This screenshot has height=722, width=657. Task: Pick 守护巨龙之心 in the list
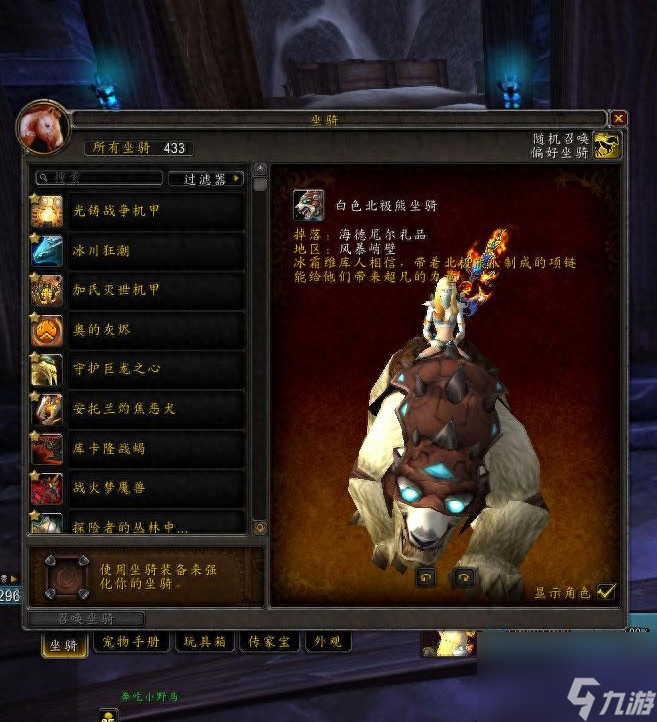point(140,369)
